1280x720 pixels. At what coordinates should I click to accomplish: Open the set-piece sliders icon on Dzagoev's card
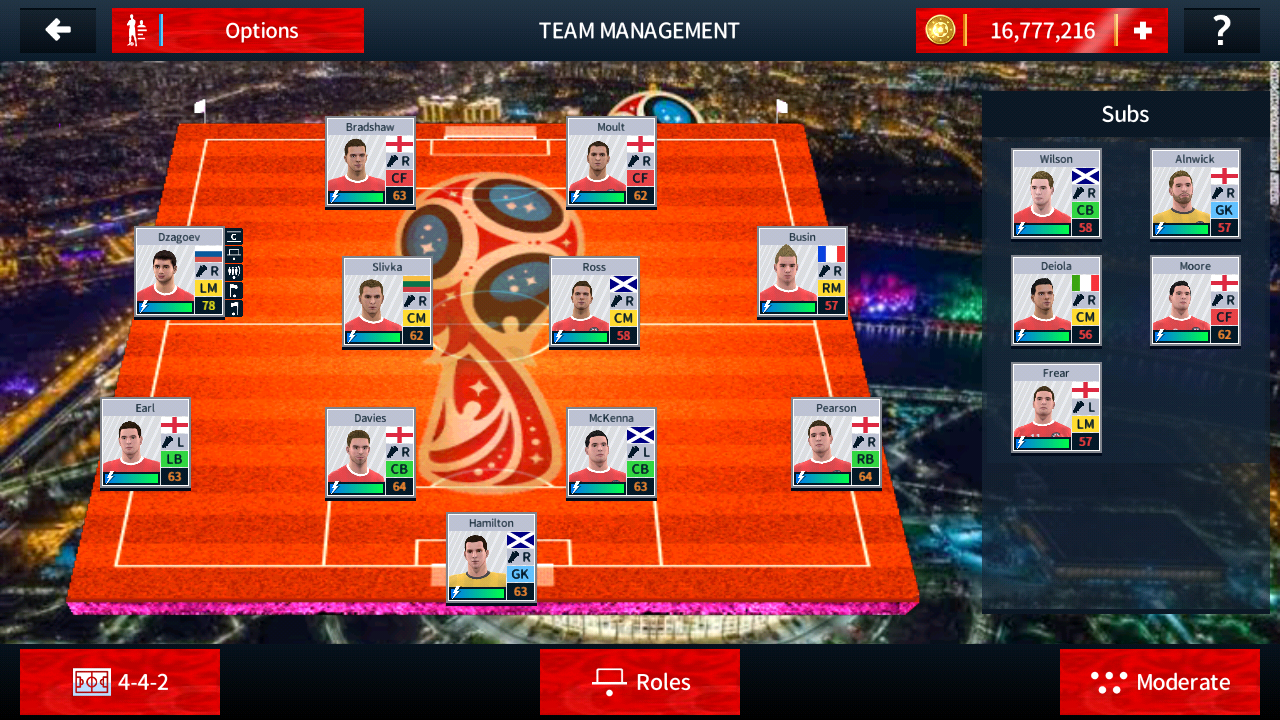pyautogui.click(x=234, y=272)
